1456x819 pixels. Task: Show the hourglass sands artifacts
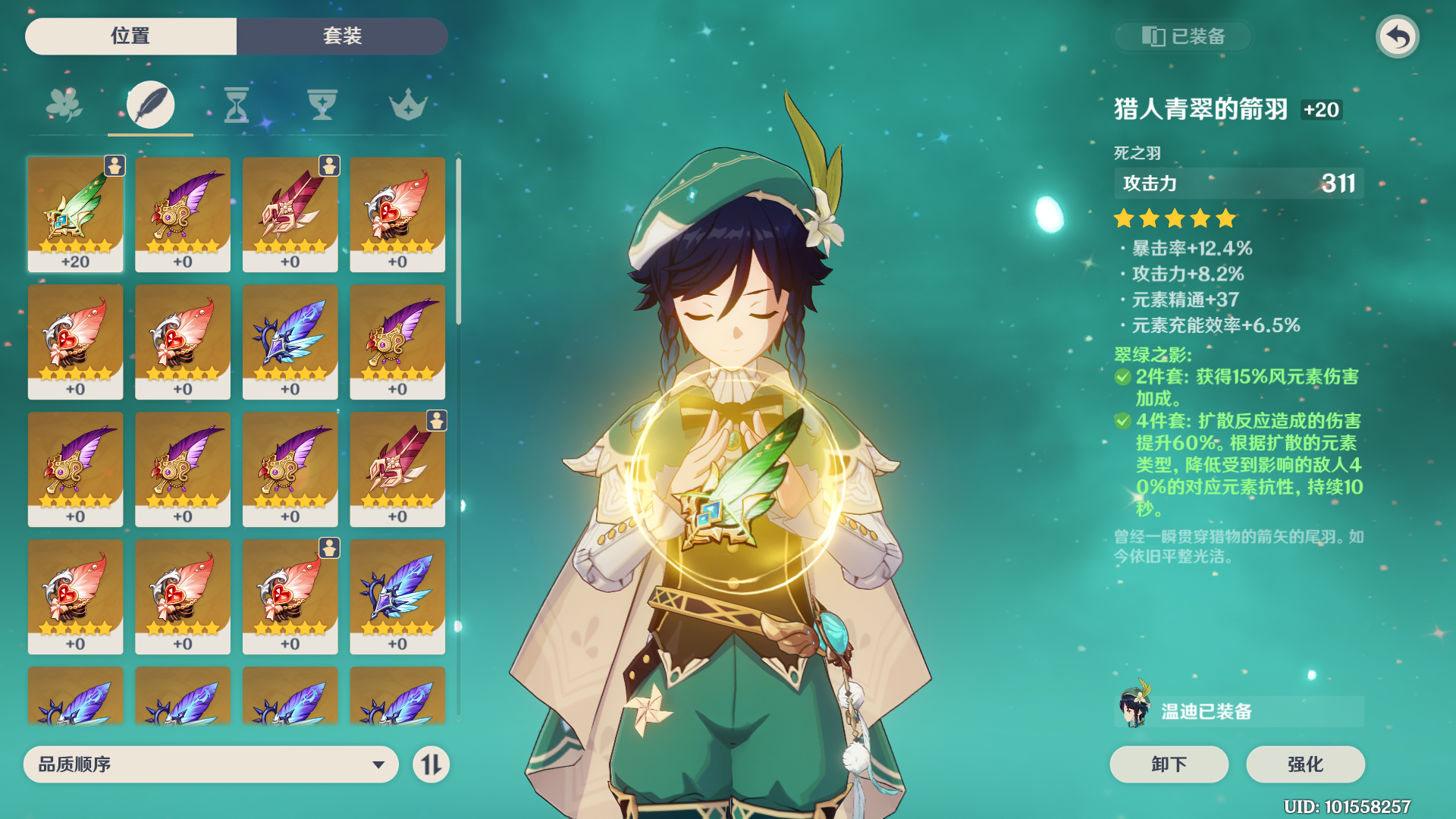[236, 105]
